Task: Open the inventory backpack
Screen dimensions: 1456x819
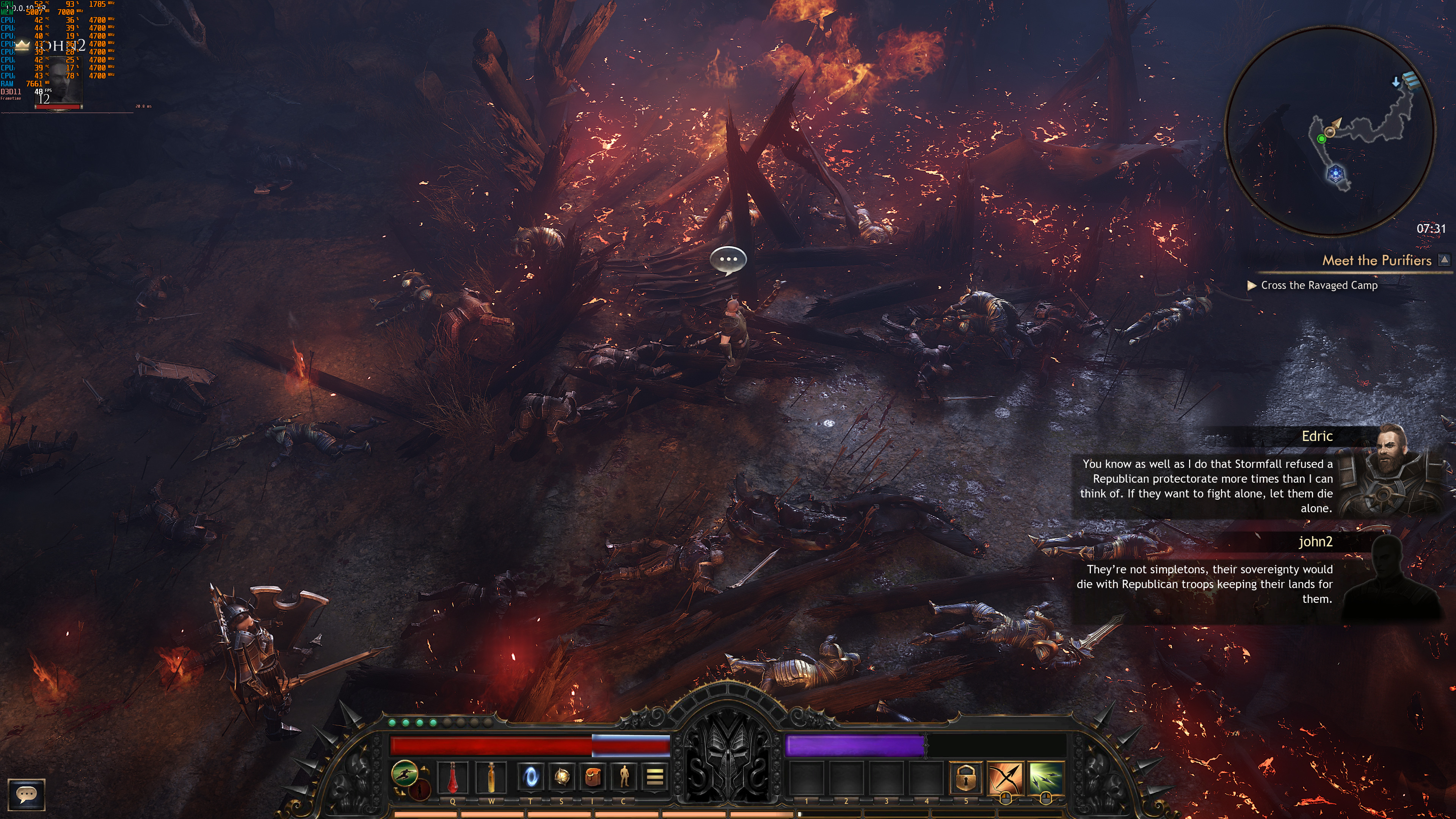Action: tap(592, 777)
